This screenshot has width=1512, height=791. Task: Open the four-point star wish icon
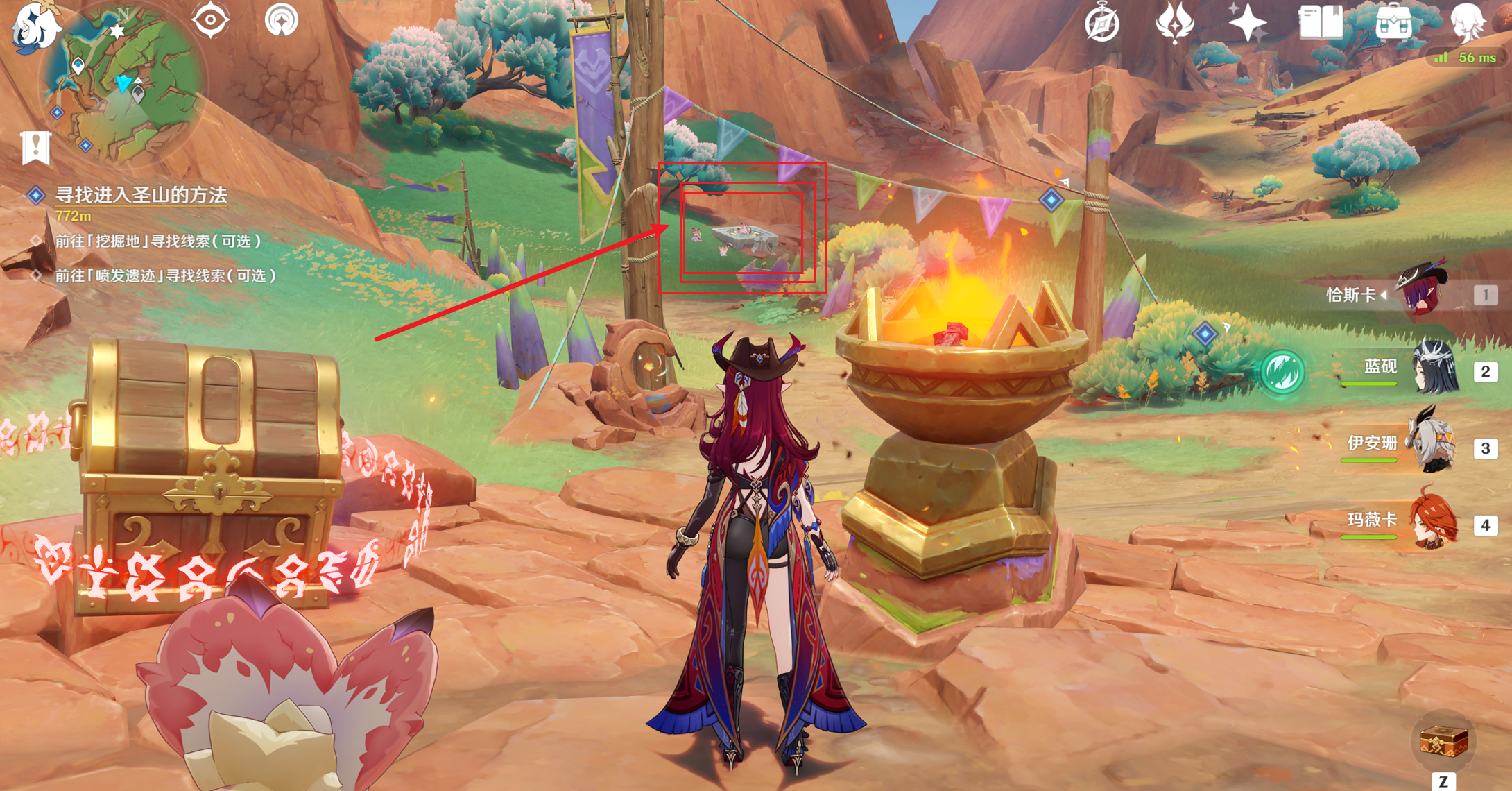tap(1247, 23)
